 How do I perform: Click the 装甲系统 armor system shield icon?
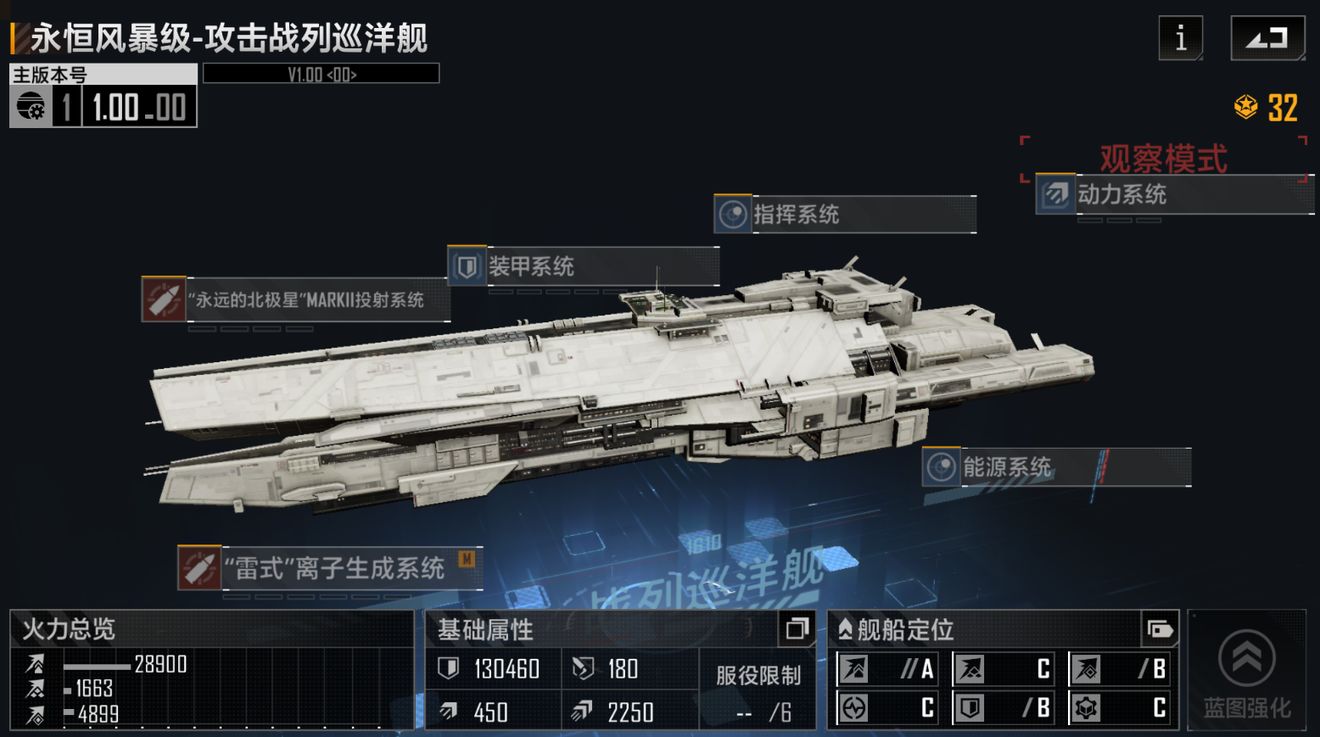466,267
